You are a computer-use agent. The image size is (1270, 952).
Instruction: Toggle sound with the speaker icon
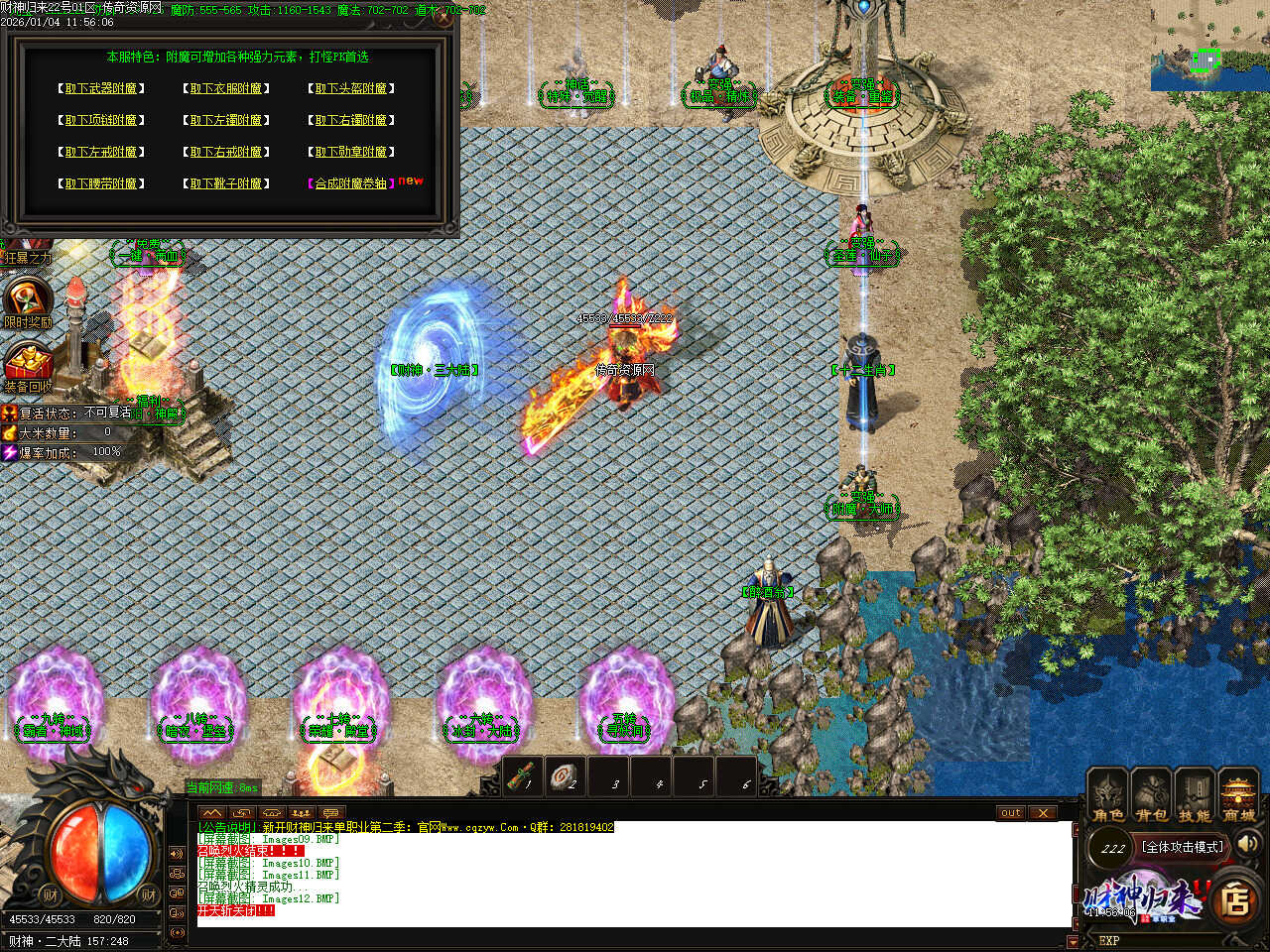pyautogui.click(x=1249, y=844)
